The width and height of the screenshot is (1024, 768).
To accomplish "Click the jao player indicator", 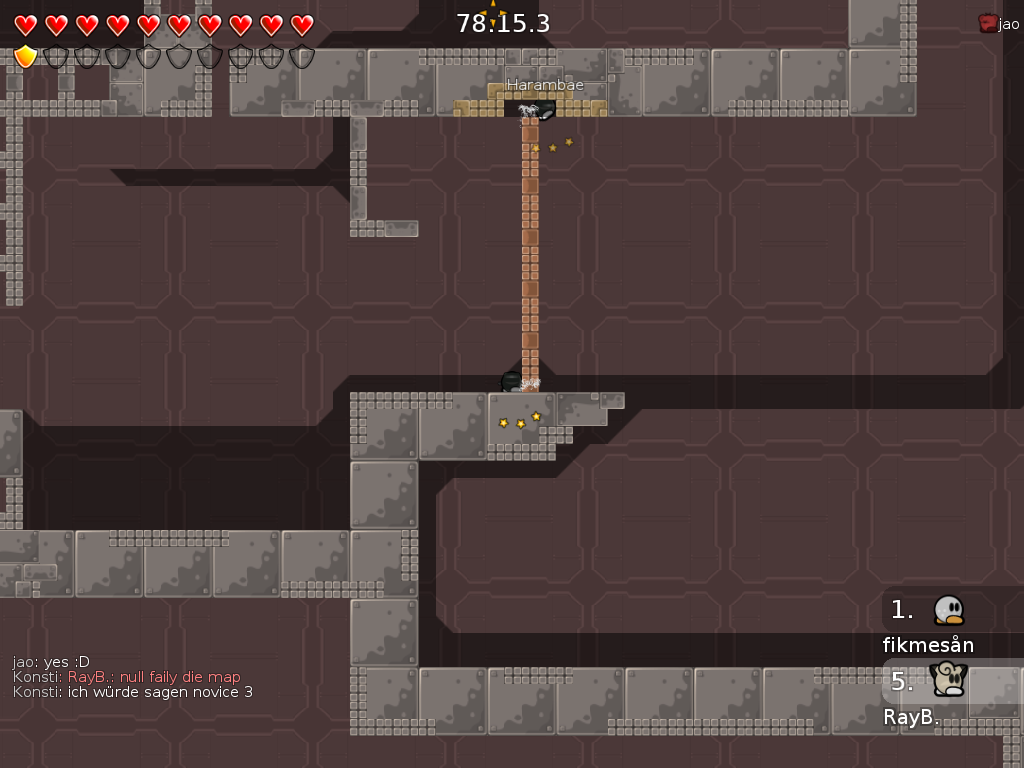I will [999, 24].
